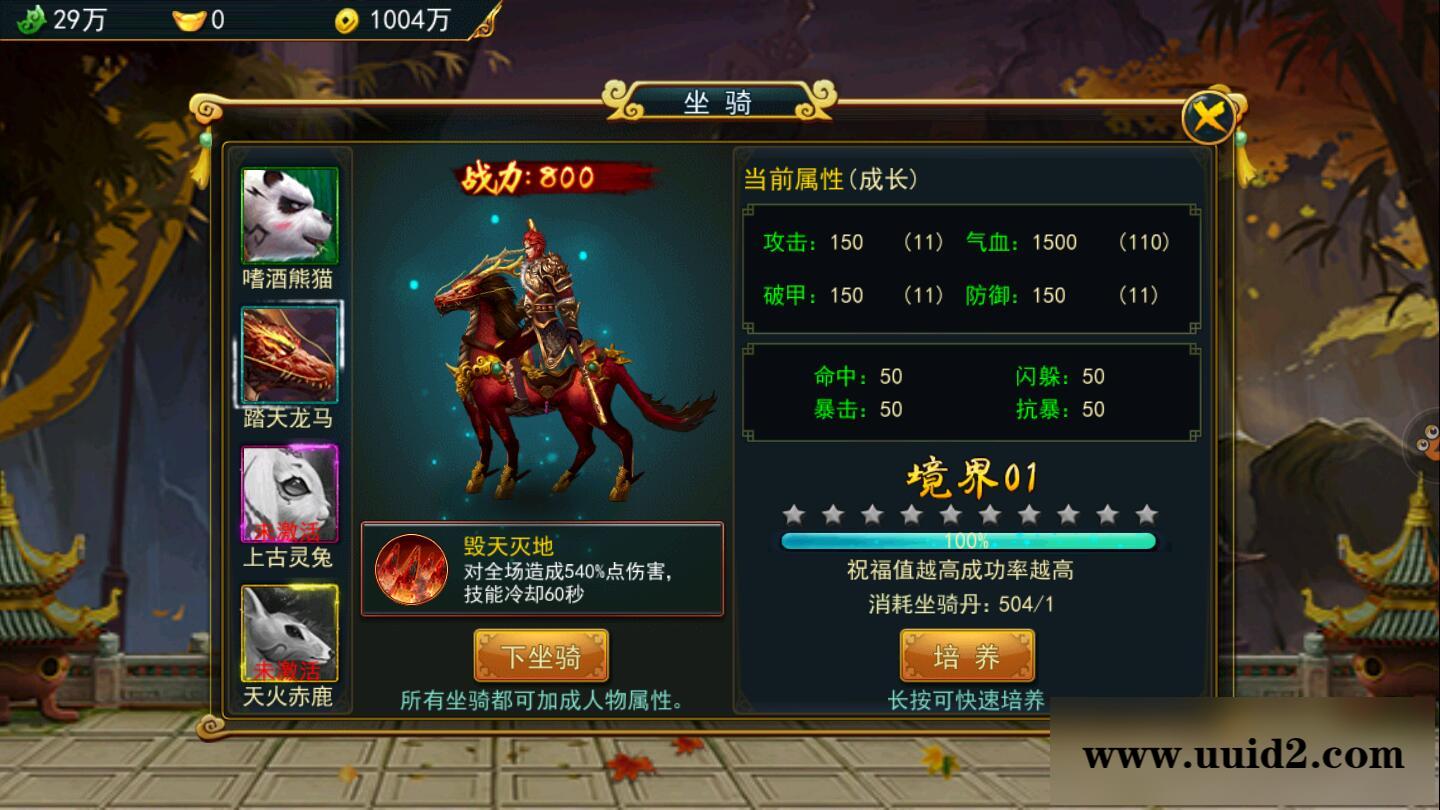The height and width of the screenshot is (810, 1440).
Task: Close the mount panel
Action: 1208,119
